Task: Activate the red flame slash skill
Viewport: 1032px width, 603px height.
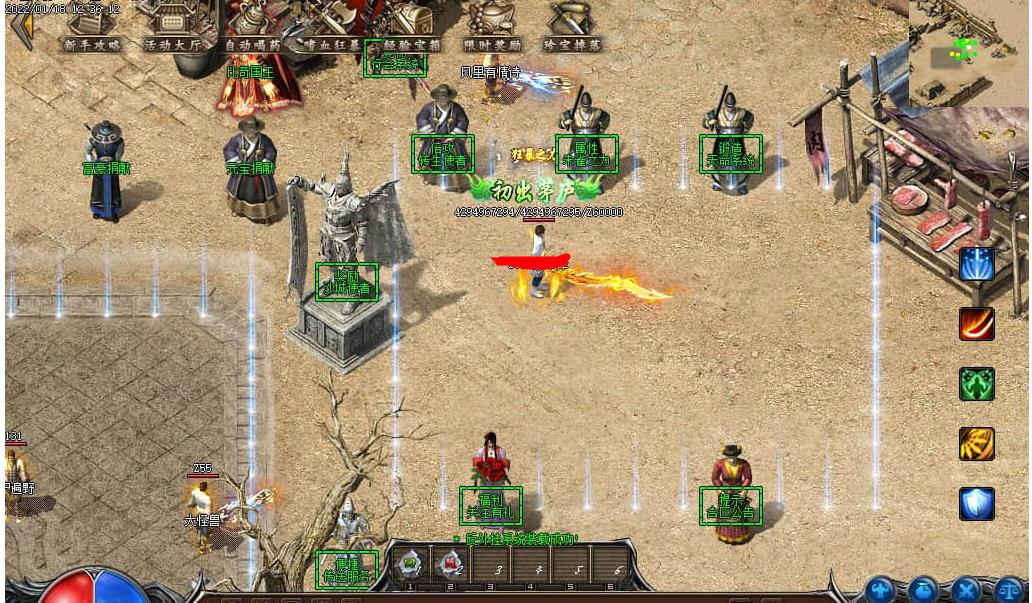Action: click(976, 324)
